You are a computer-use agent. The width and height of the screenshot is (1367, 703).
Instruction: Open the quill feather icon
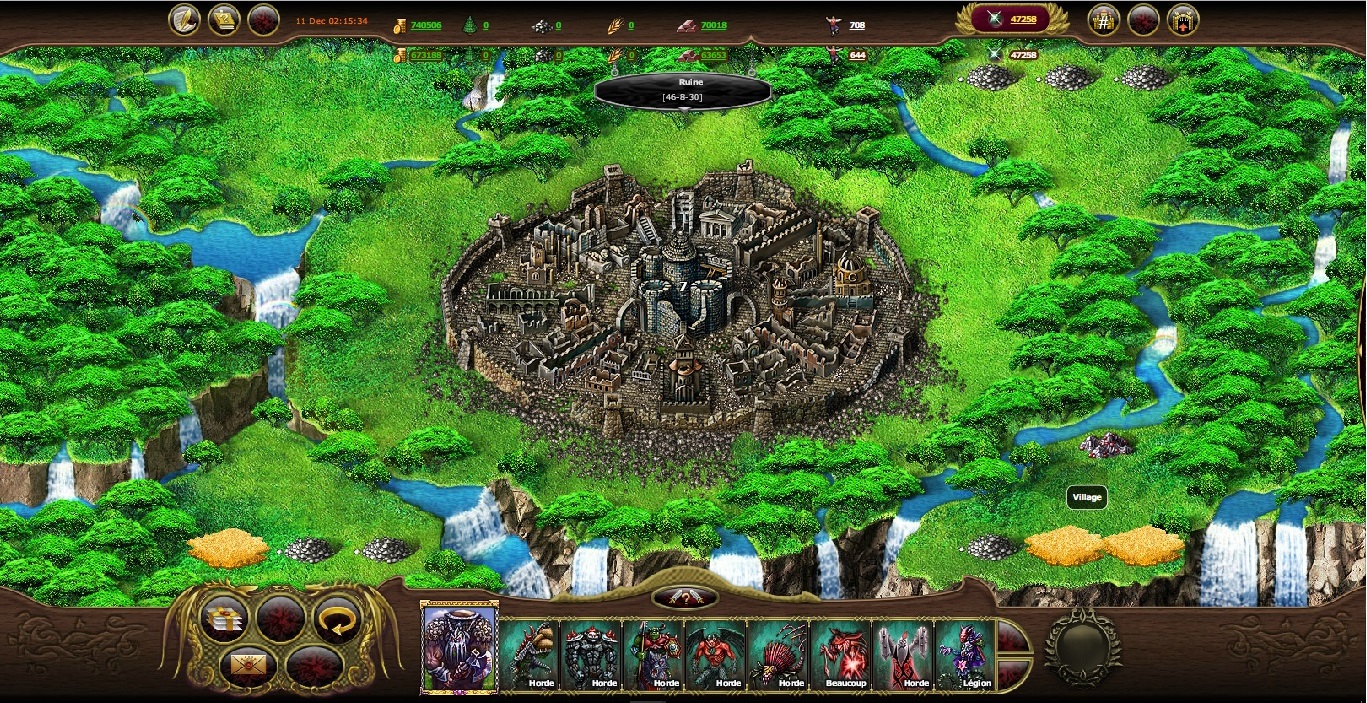(x=184, y=20)
